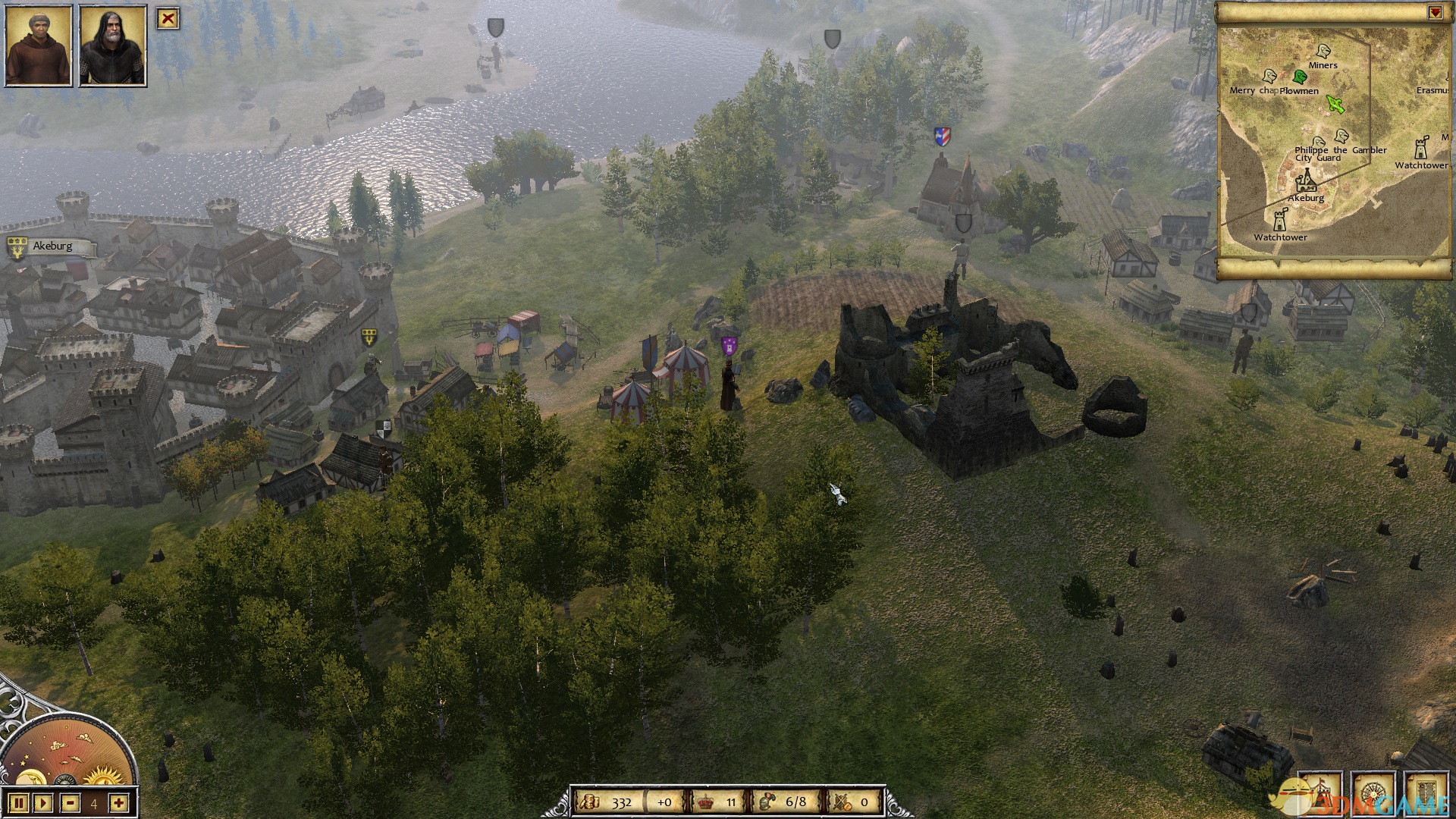Close the selection with the red X

coord(168,19)
